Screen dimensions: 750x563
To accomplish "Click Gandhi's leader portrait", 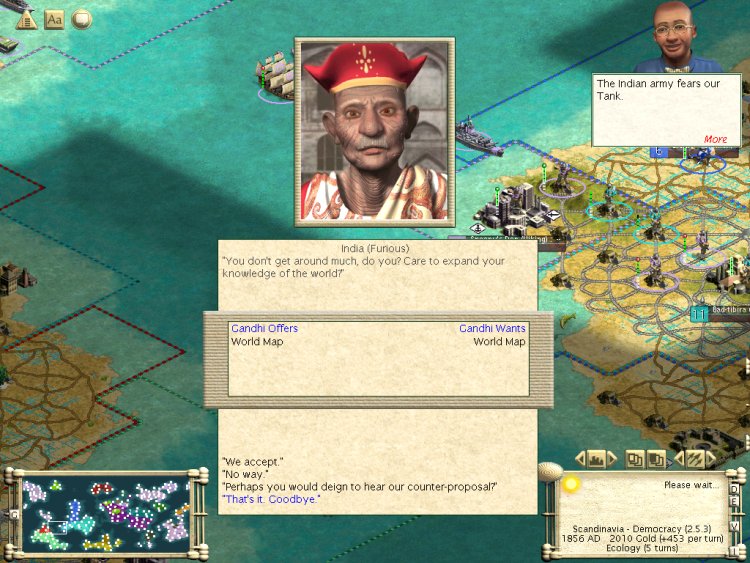I will 374,131.
